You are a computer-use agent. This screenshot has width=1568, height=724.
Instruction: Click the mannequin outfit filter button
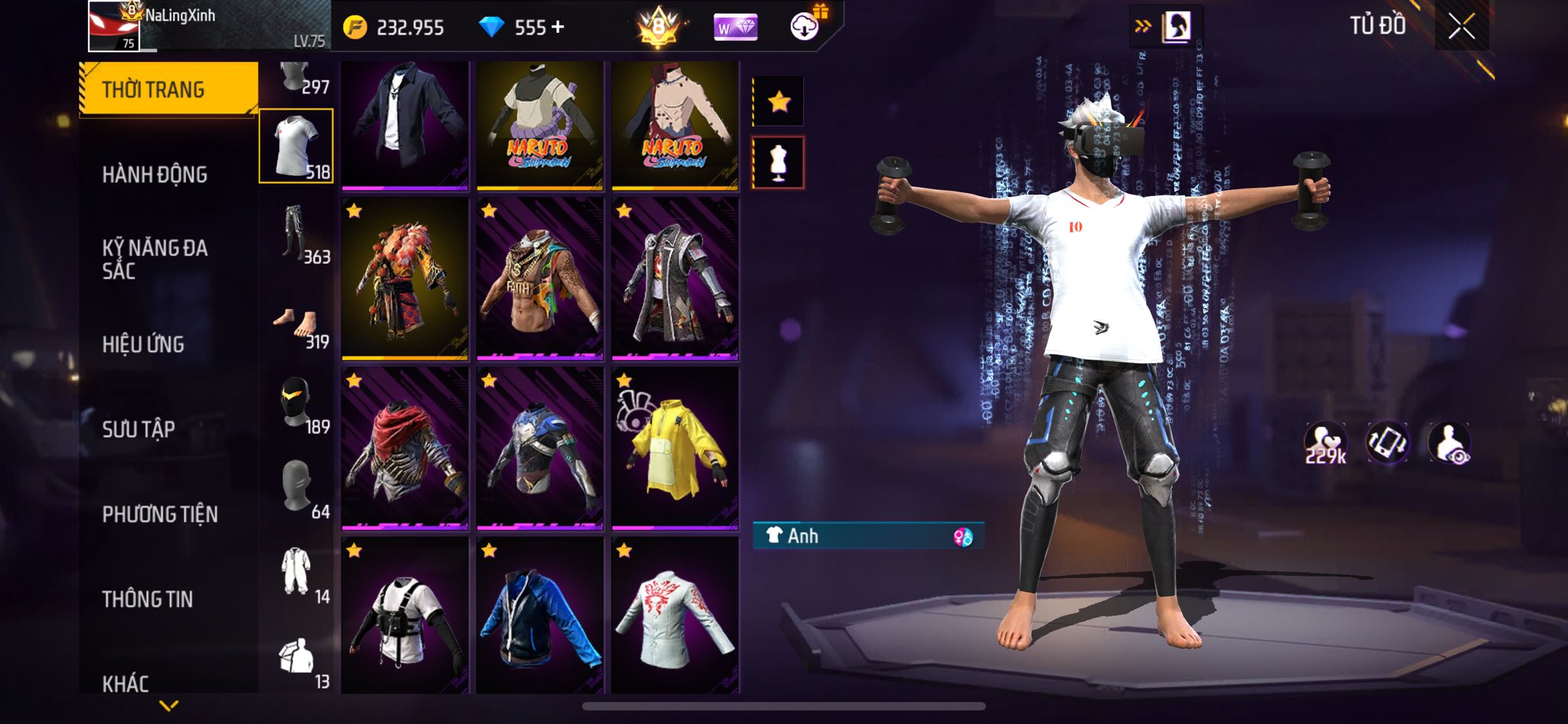pyautogui.click(x=779, y=162)
